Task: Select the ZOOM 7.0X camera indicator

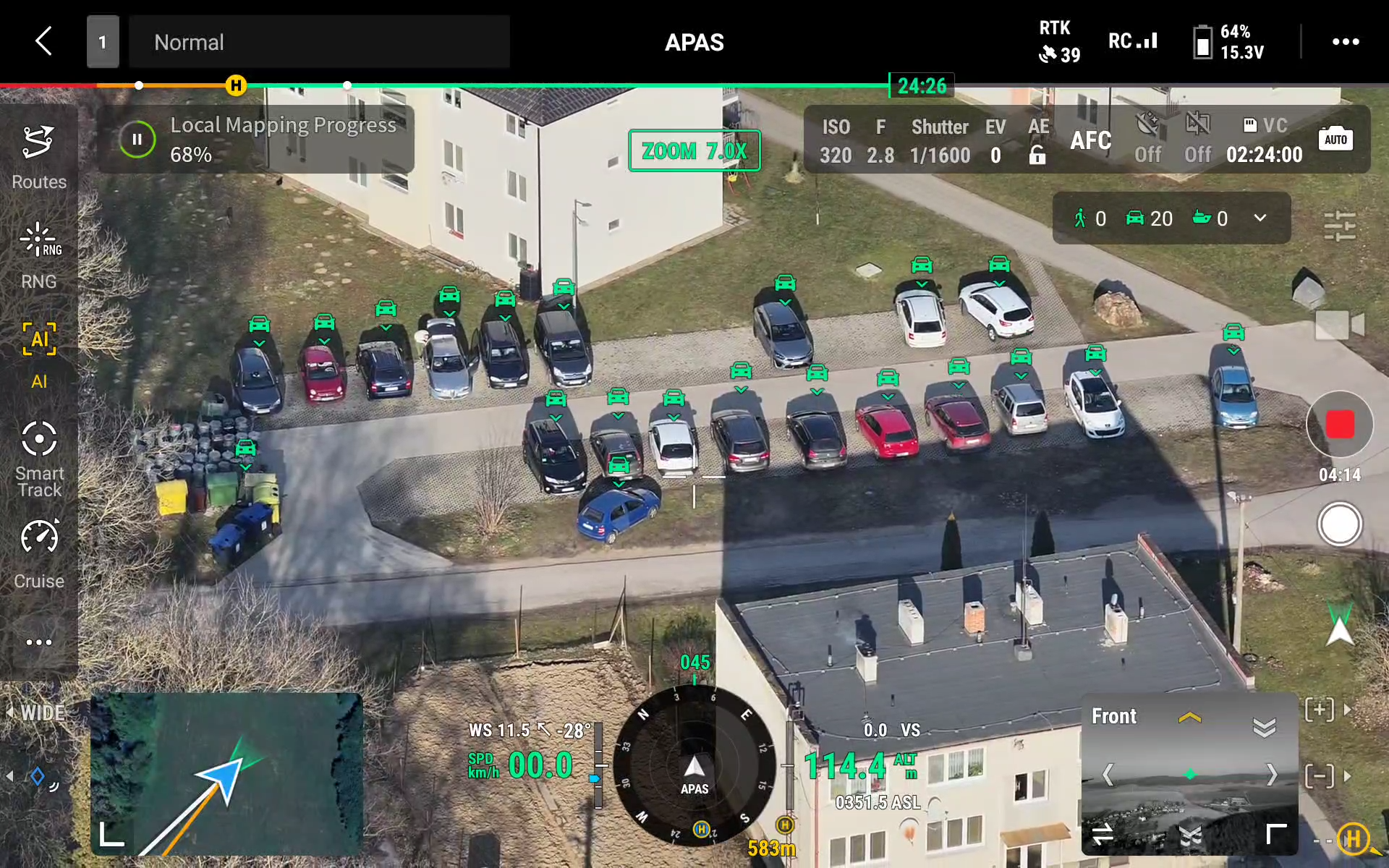Action: (694, 150)
